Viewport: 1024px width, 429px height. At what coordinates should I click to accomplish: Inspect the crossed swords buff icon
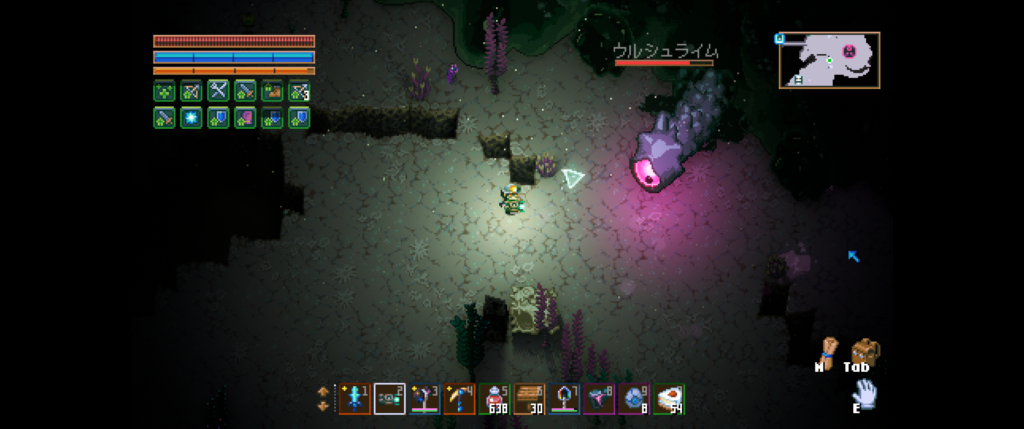click(x=218, y=91)
